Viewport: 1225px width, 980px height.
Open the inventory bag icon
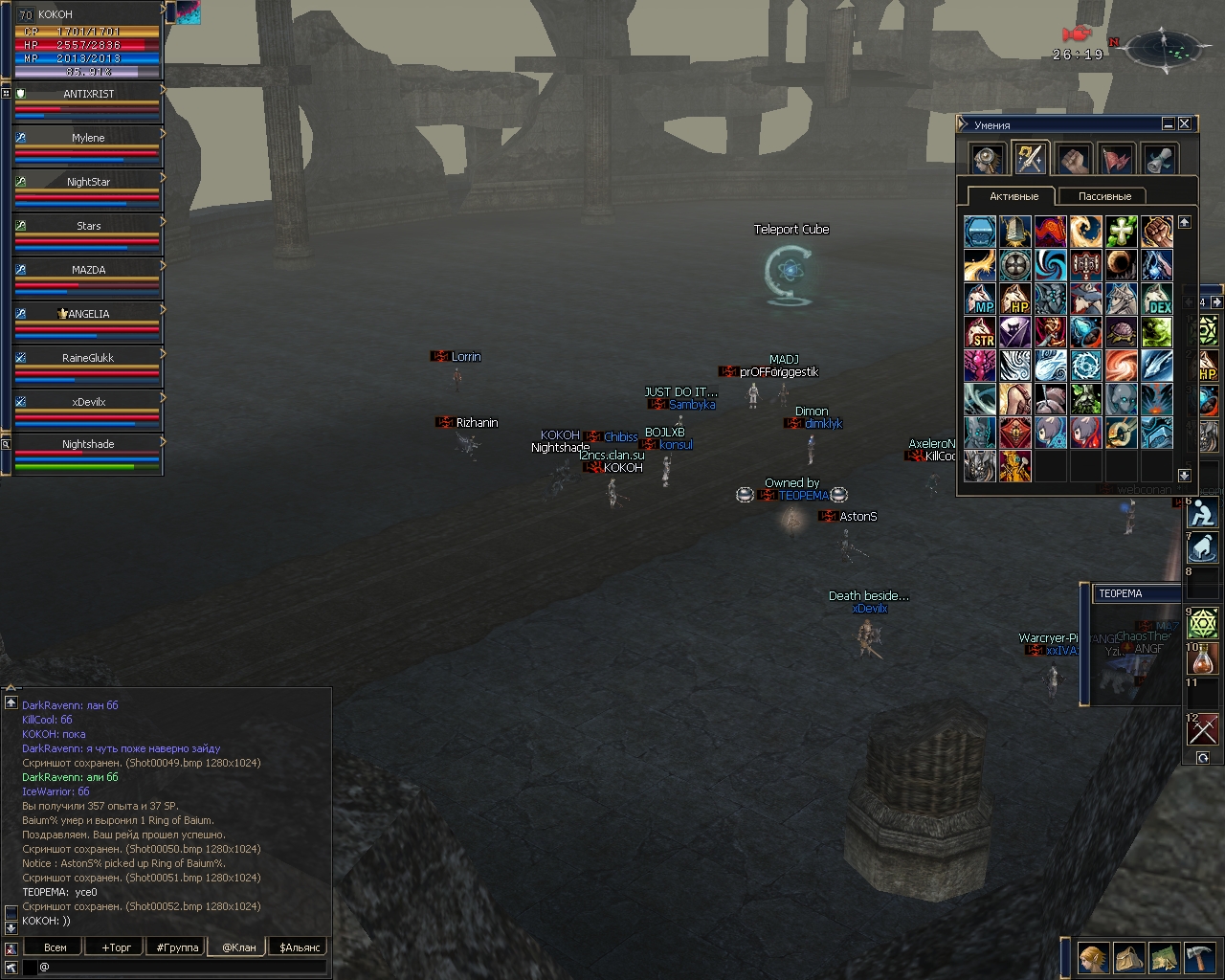tap(1128, 958)
